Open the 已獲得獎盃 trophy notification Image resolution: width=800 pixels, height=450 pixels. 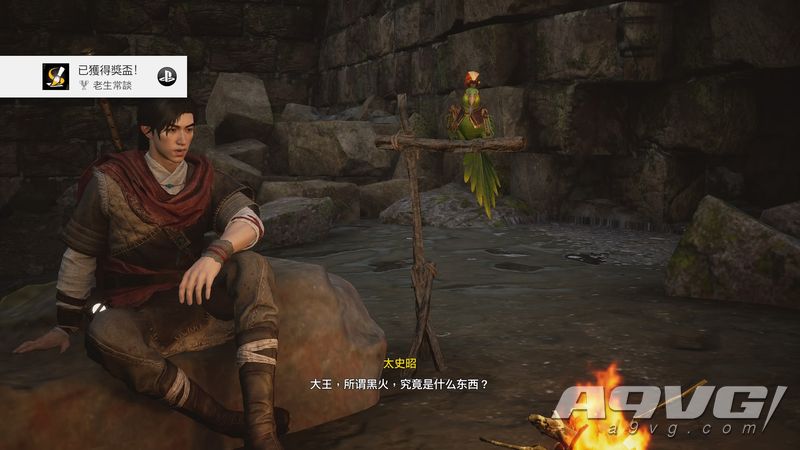coord(110,77)
